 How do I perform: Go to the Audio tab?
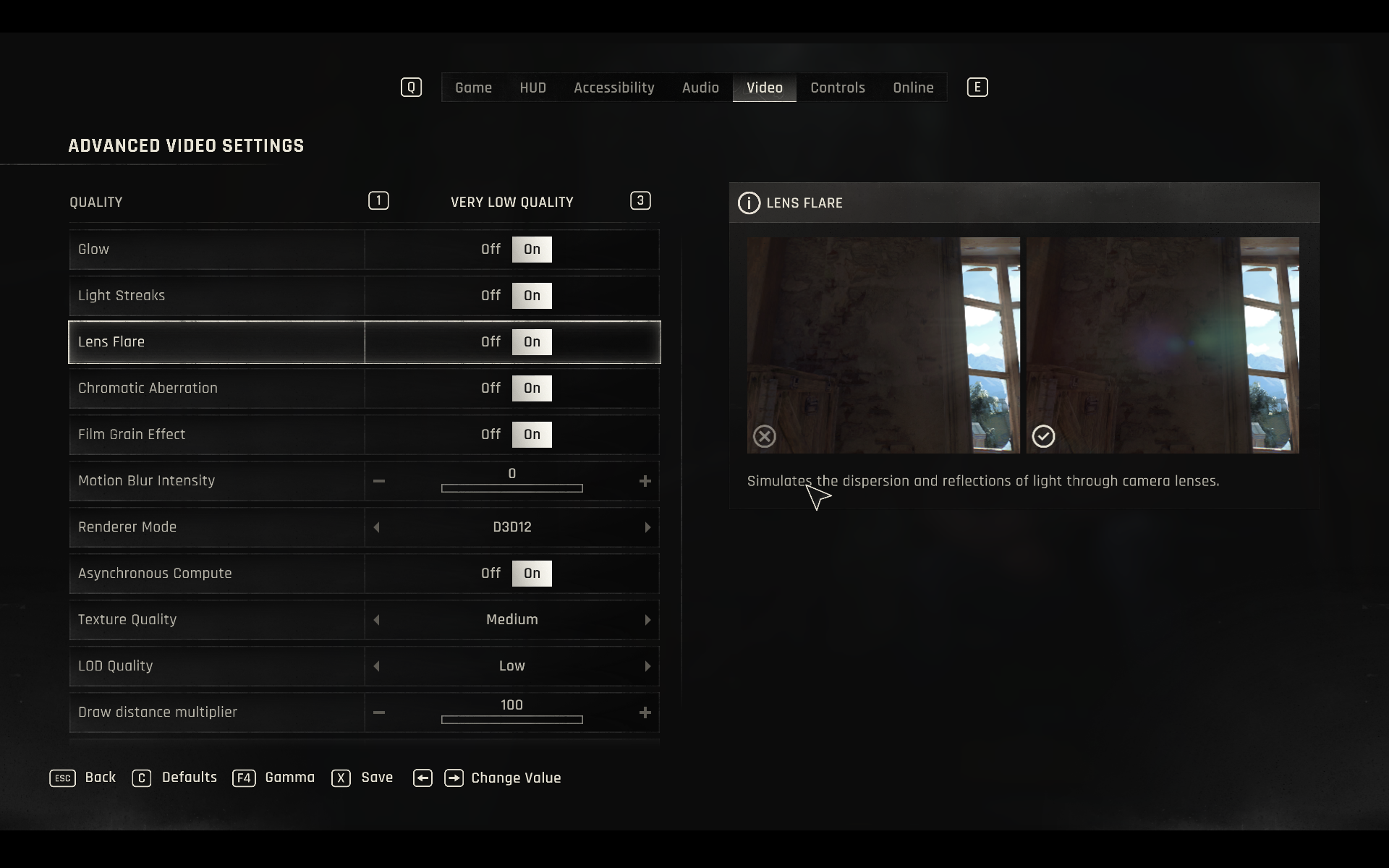pos(700,88)
